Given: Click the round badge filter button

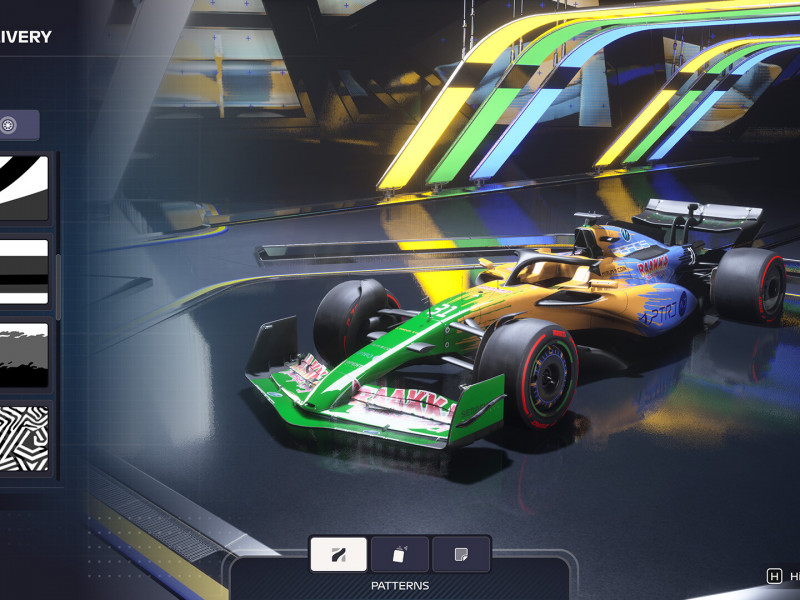Looking at the screenshot, I should pos(9,125).
